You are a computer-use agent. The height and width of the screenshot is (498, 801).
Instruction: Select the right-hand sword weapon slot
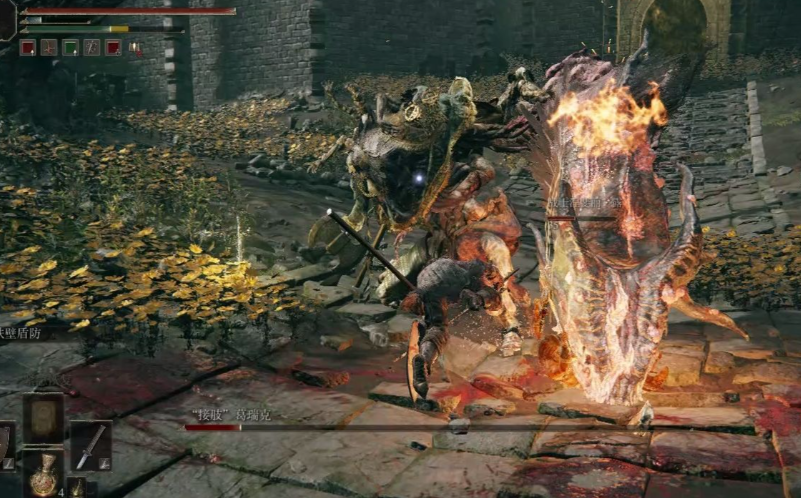[x=90, y=445]
